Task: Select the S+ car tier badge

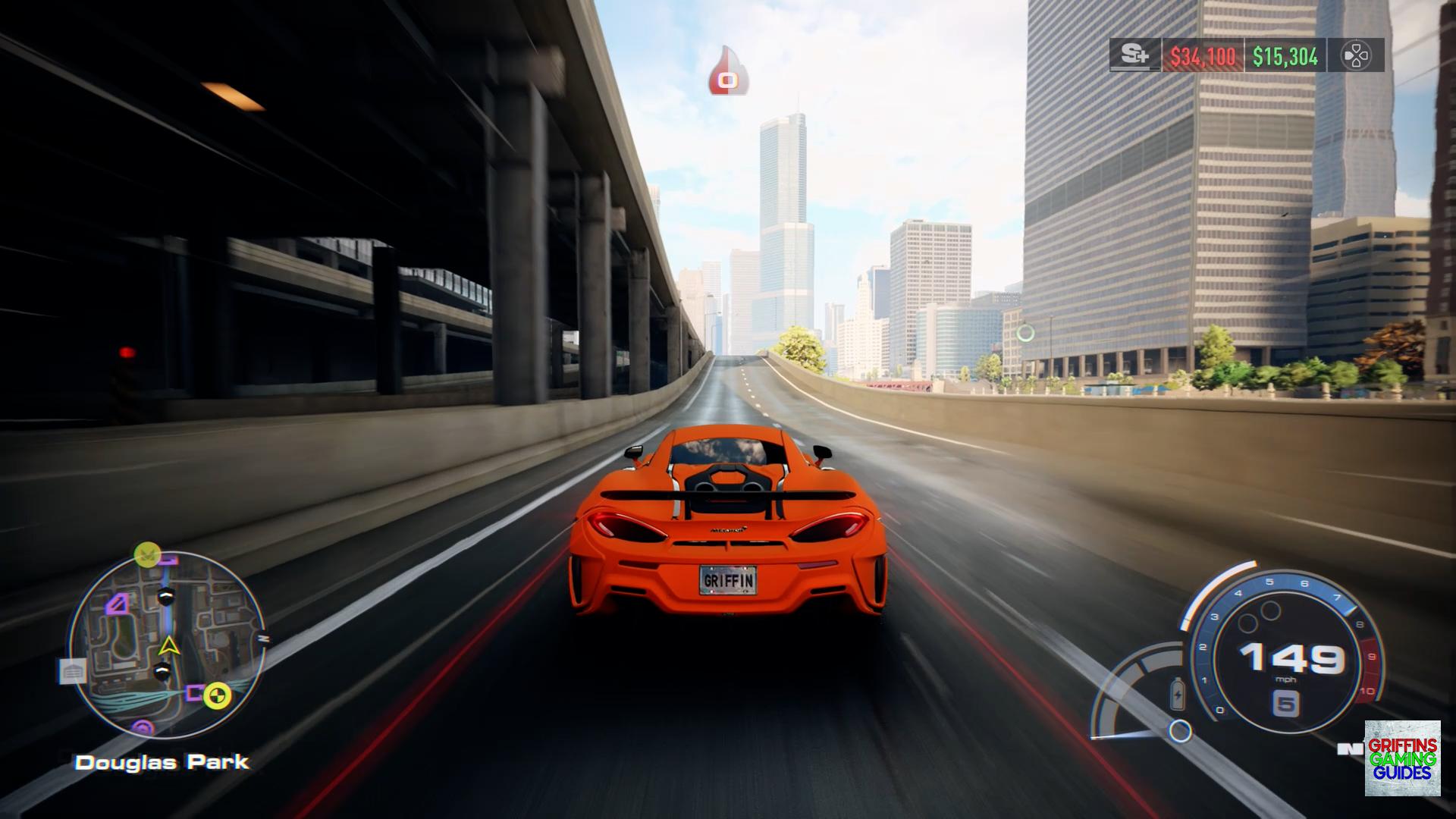Action: [x=1135, y=55]
